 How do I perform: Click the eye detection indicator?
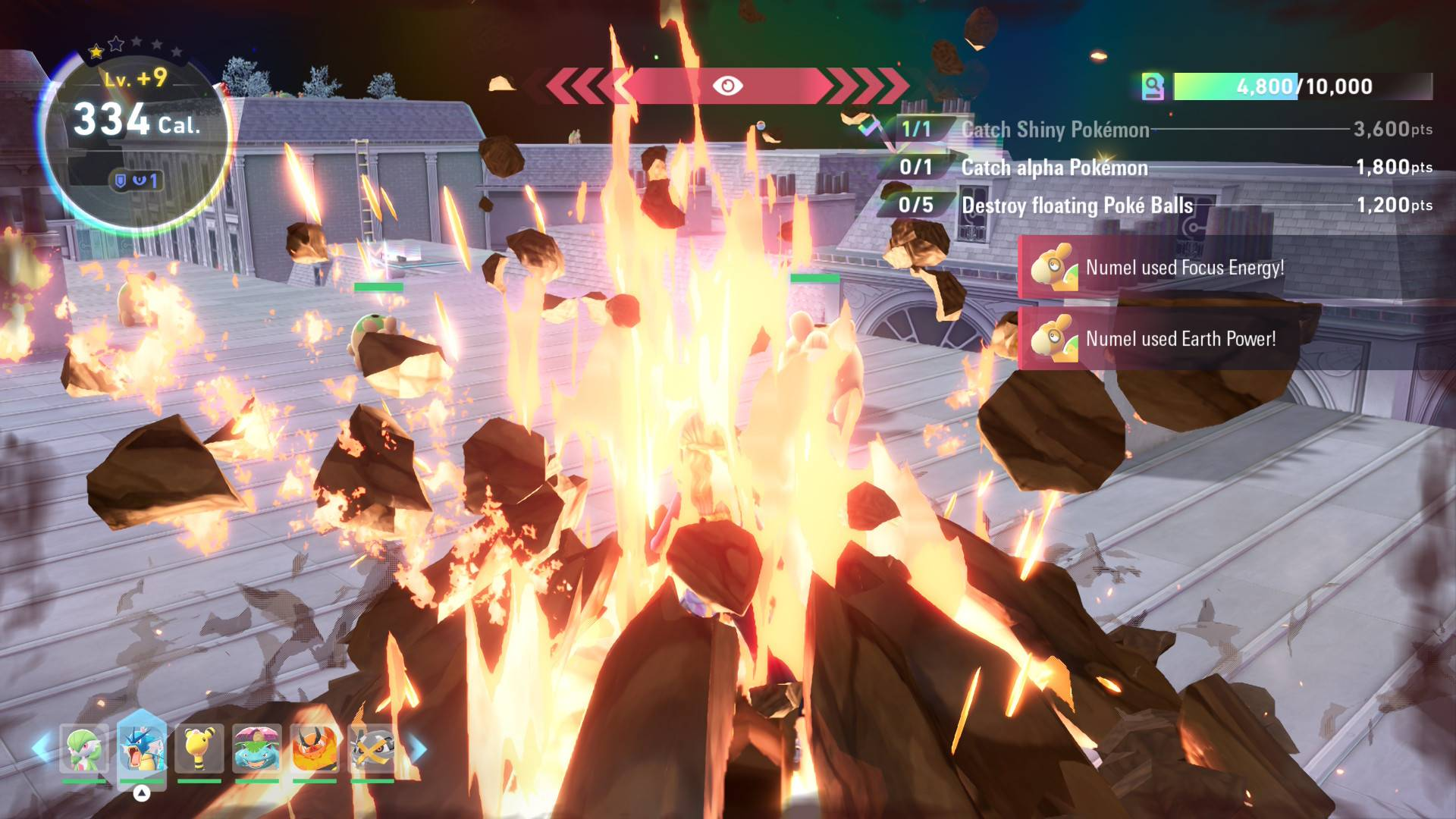point(727,86)
